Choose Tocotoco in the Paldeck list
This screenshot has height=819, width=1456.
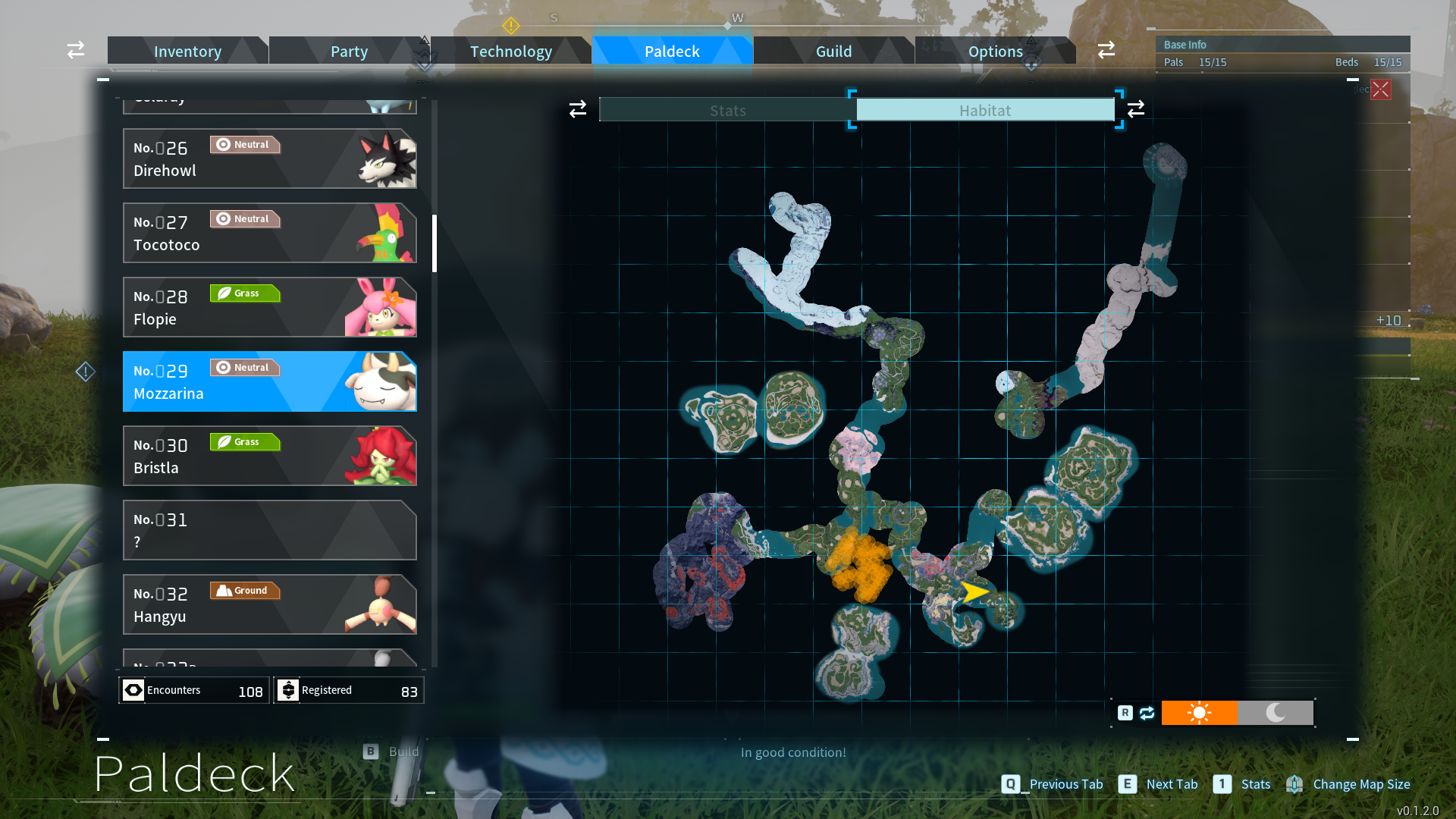pyautogui.click(x=269, y=233)
